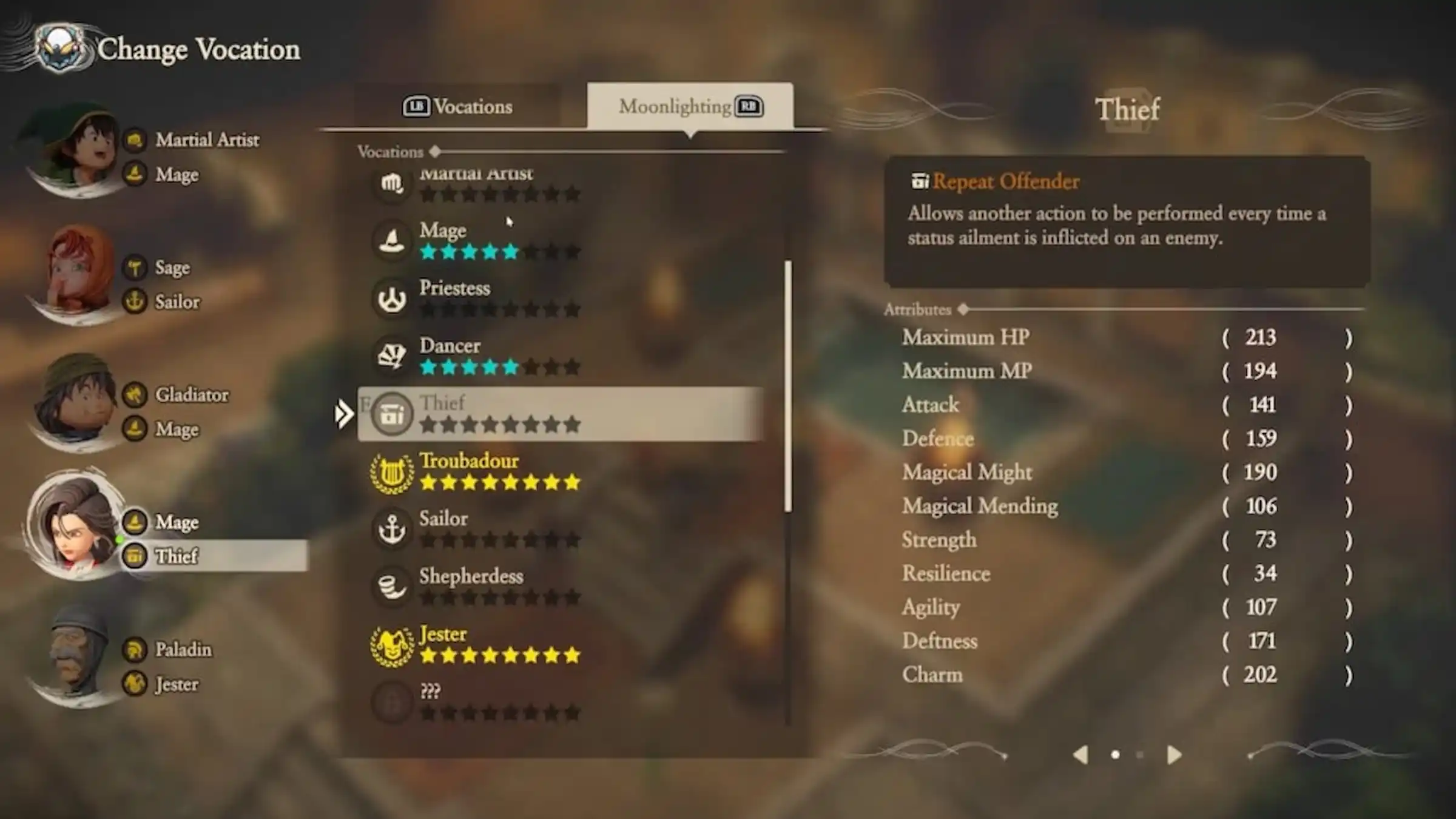Open the Moonlighting tab

[x=690, y=107]
